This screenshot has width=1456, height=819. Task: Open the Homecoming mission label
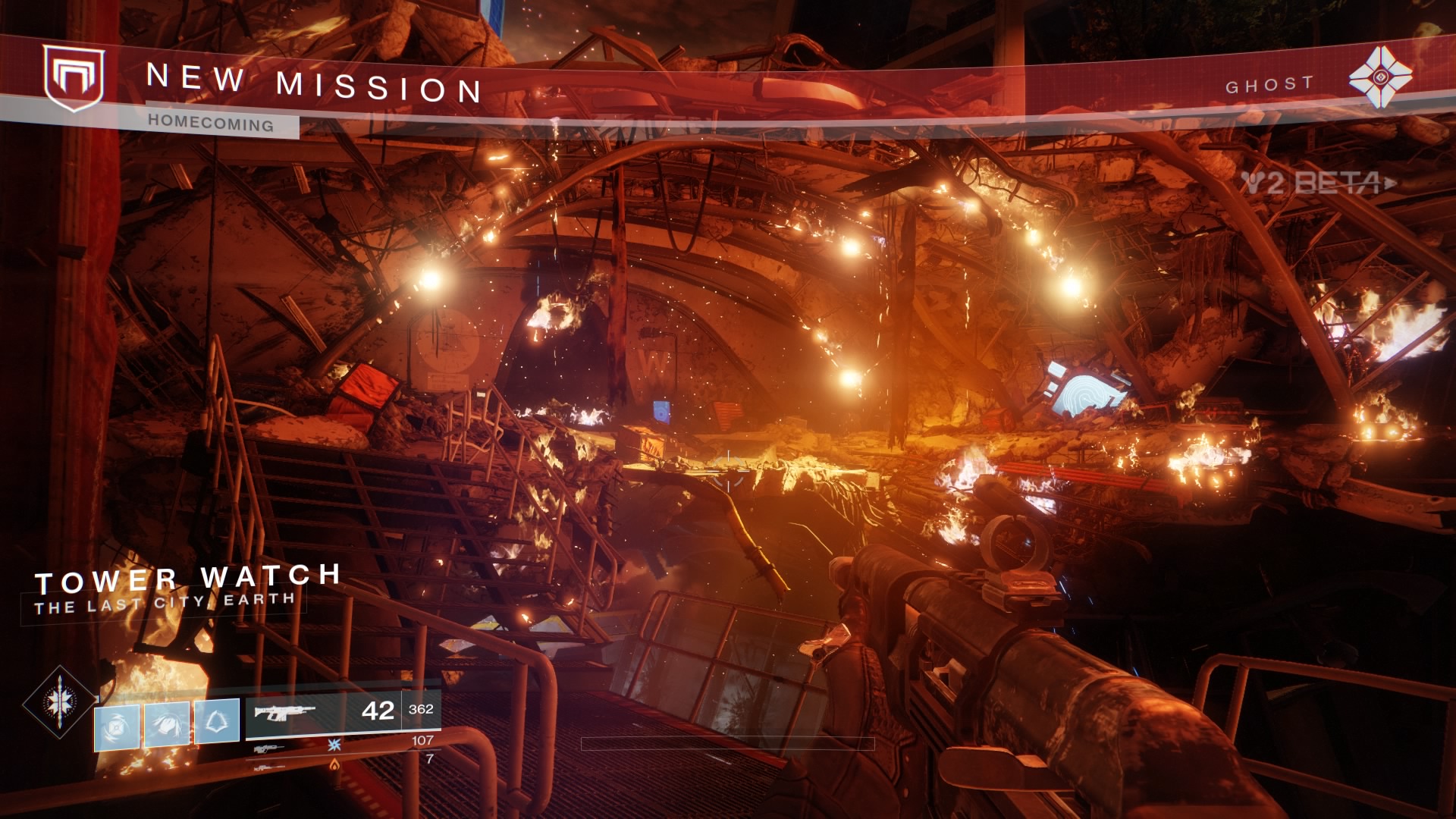(x=211, y=123)
